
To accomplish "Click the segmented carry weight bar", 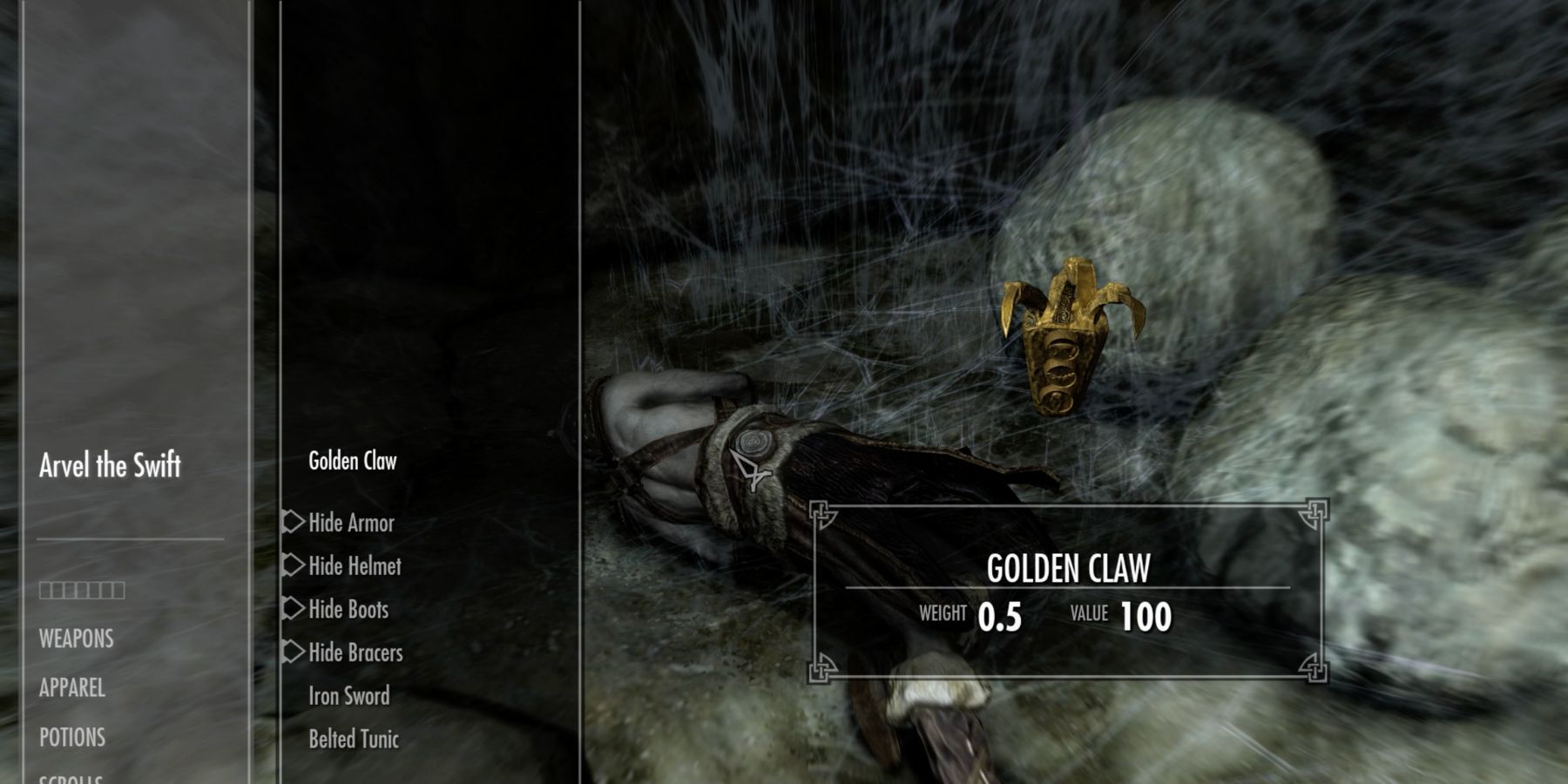I will 81,590.
